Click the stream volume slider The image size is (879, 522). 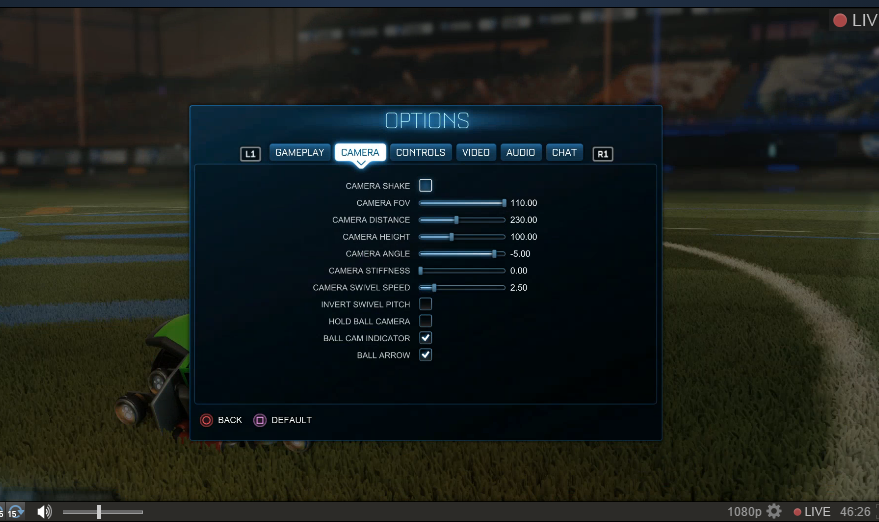click(x=103, y=512)
